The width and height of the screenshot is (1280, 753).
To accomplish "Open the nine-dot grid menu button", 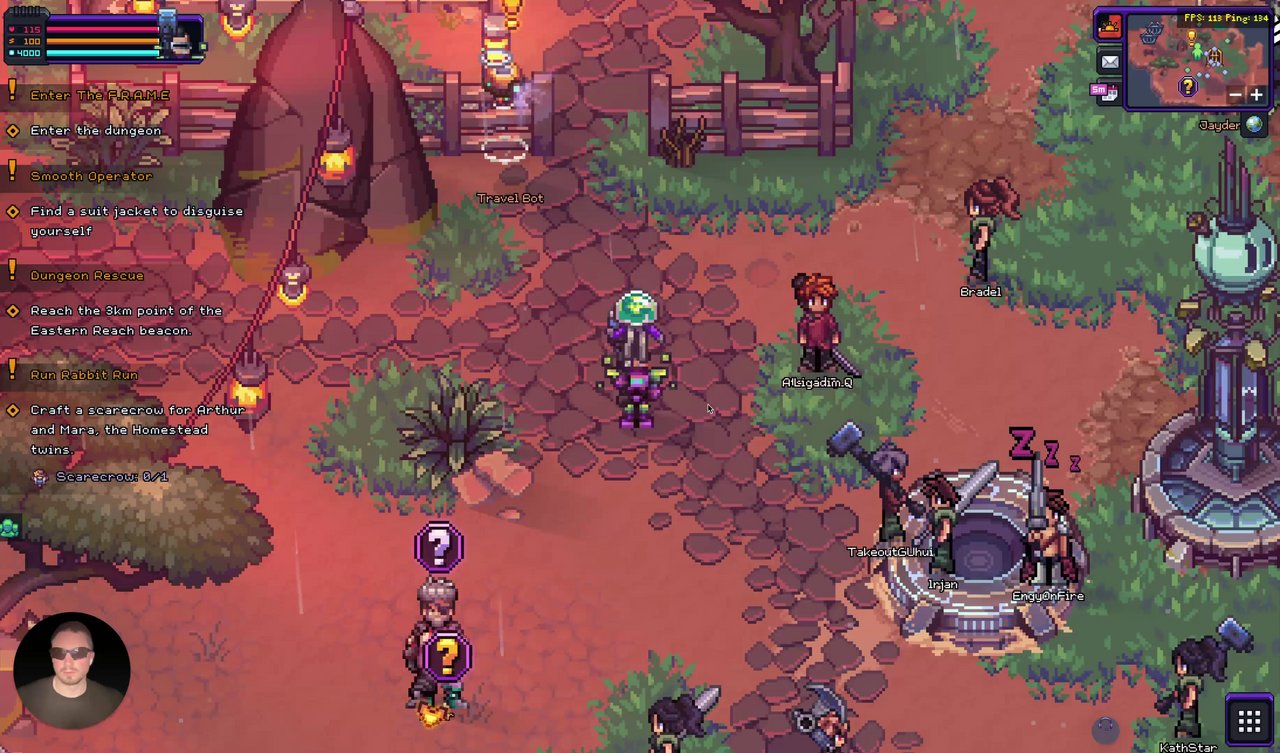I will [1248, 720].
